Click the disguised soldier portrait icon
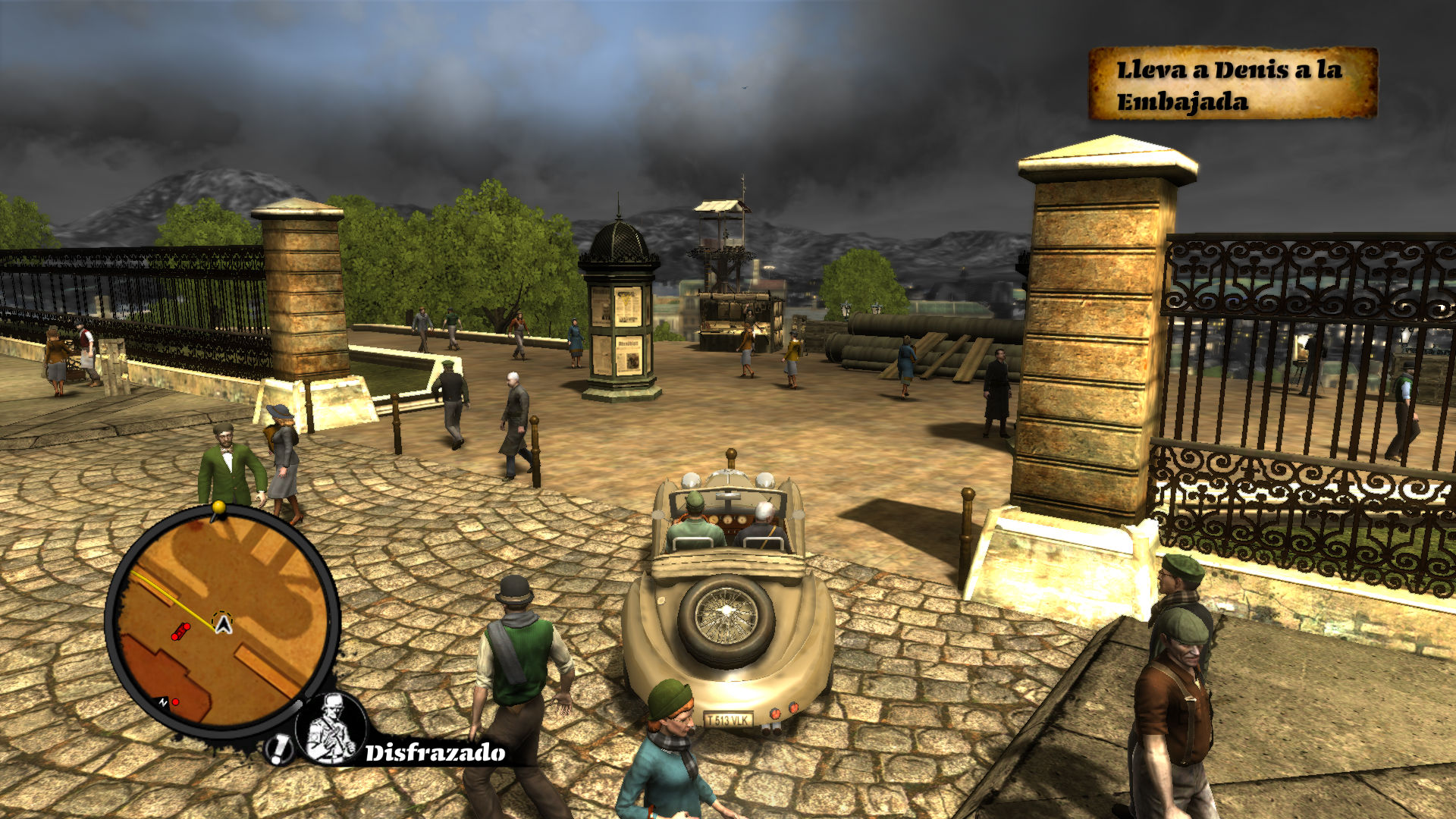Image resolution: width=1456 pixels, height=819 pixels. point(331,729)
